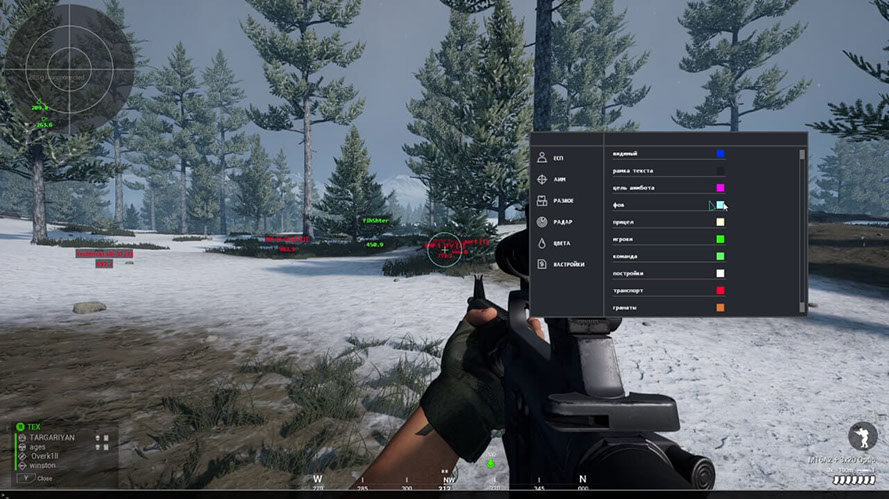889x499 pixels.
Task: Select the light blue фон swatch
Action: click(720, 205)
